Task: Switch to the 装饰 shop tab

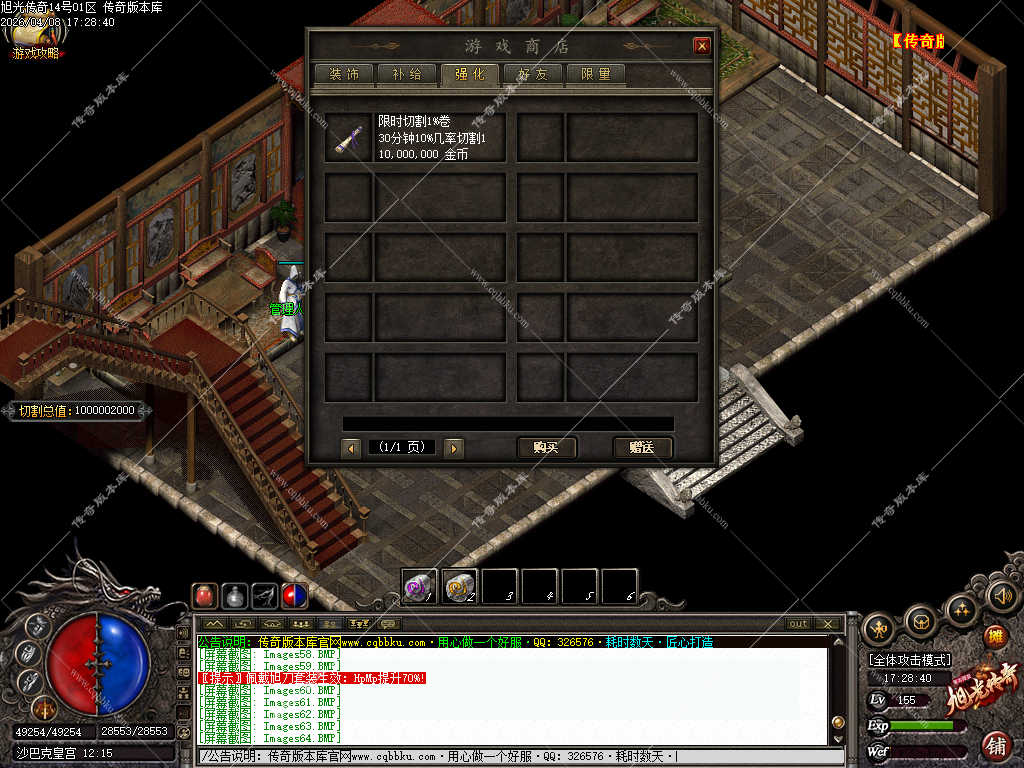Action: click(344, 74)
